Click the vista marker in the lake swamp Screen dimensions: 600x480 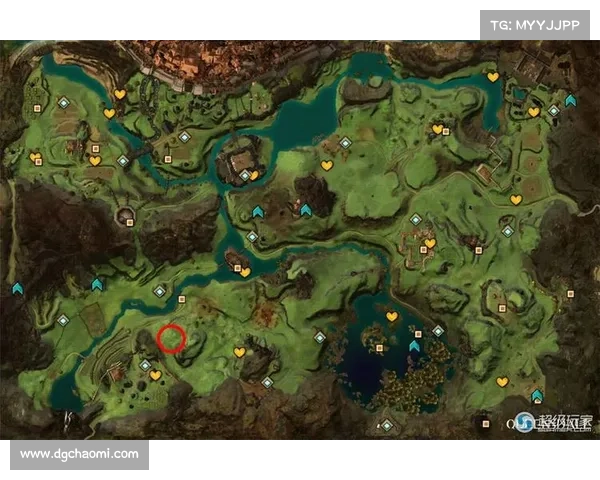[x=415, y=346]
